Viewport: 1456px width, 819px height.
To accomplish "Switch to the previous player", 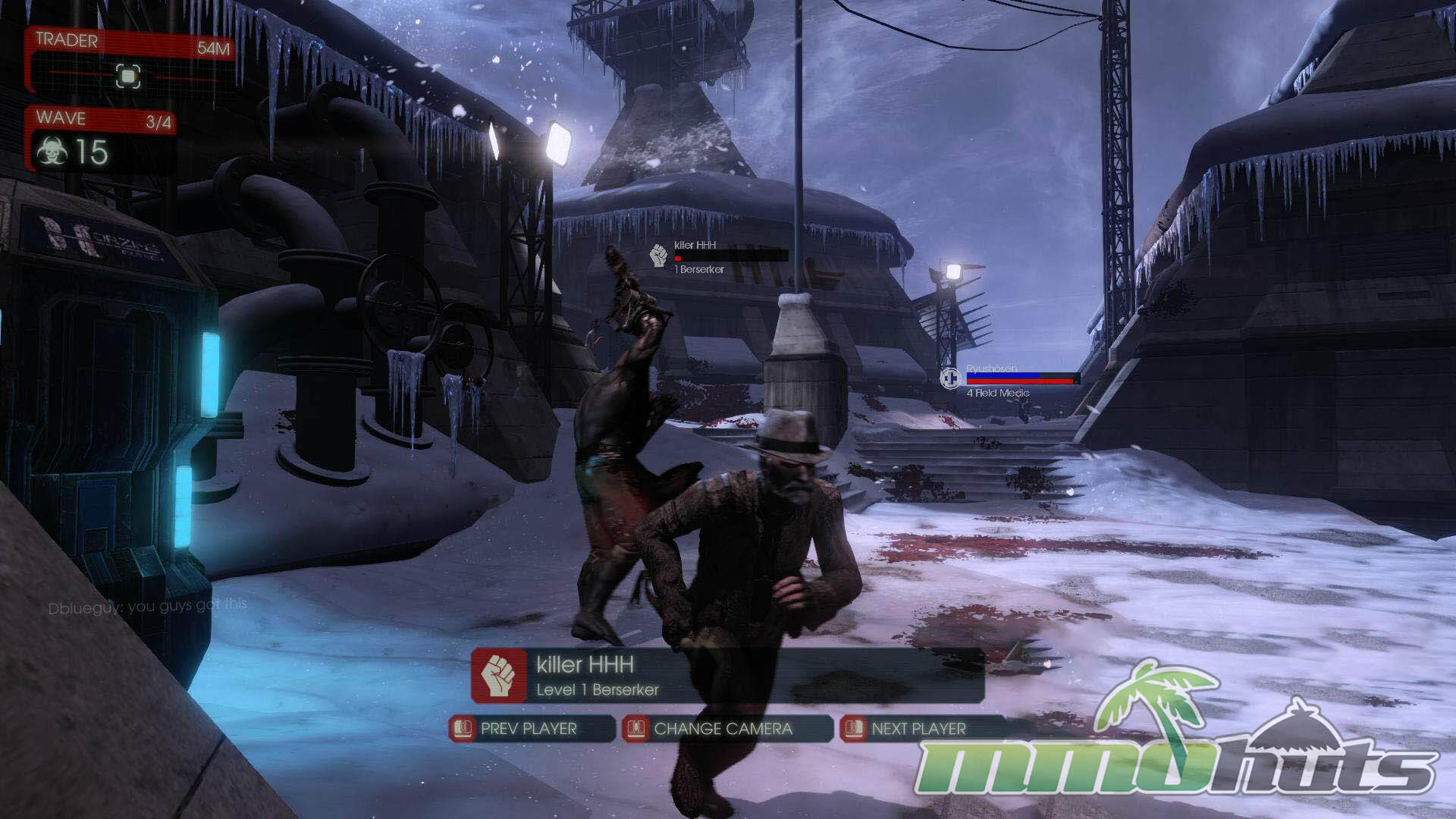I will click(530, 729).
